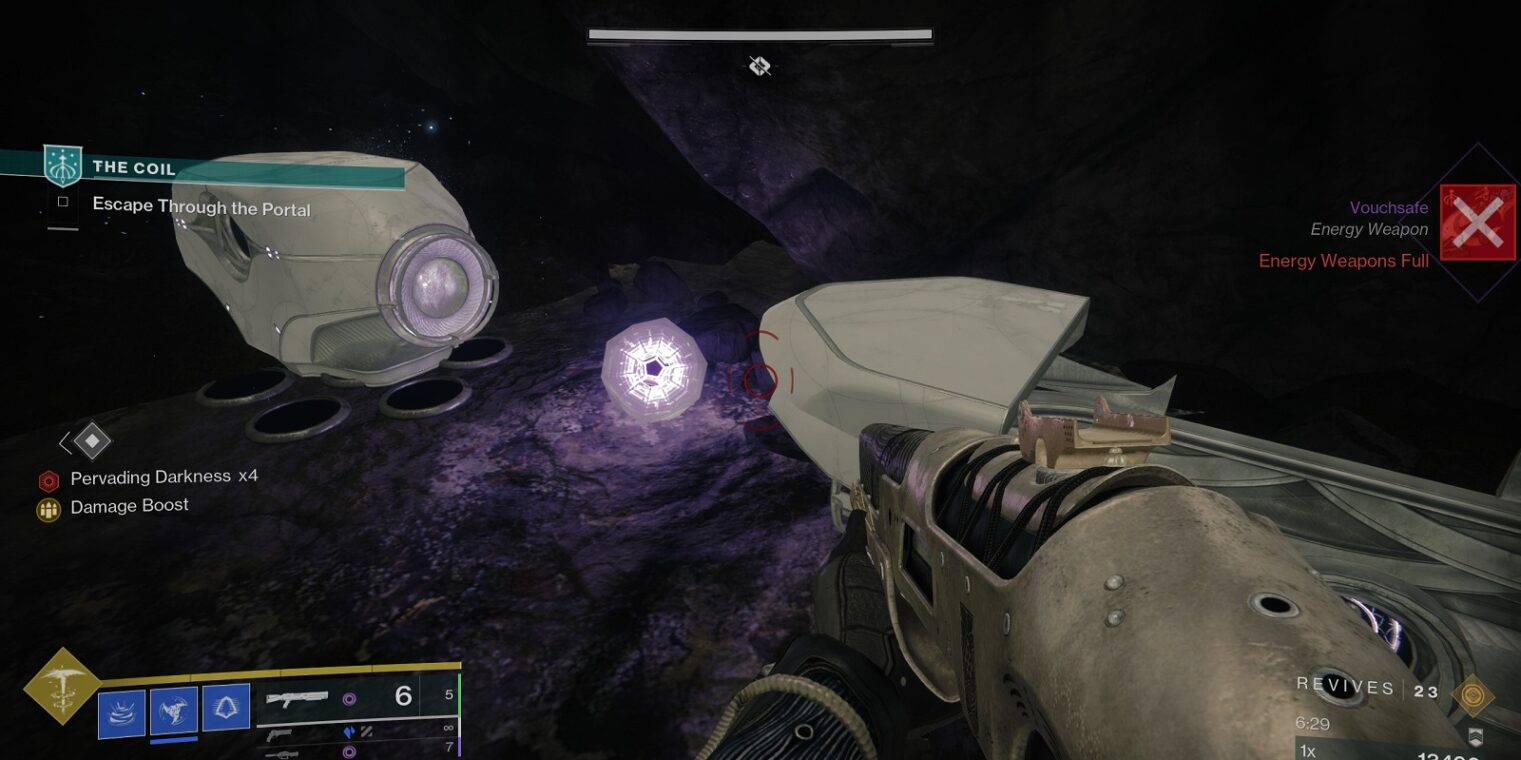Click the diamond icon above Pervading Darkness
Image resolution: width=1521 pixels, height=760 pixels.
[x=92, y=440]
